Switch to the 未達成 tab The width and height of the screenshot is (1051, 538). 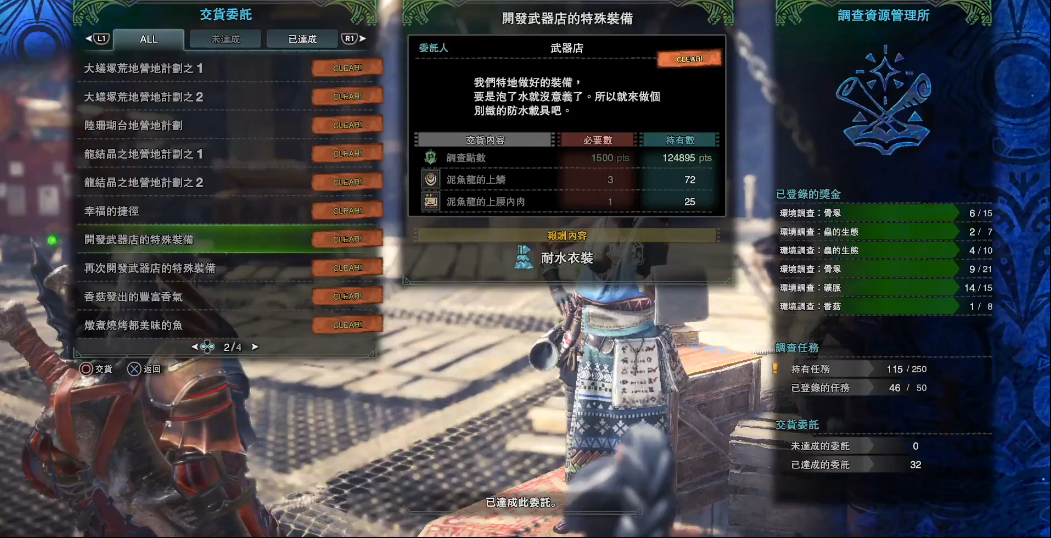[223, 39]
